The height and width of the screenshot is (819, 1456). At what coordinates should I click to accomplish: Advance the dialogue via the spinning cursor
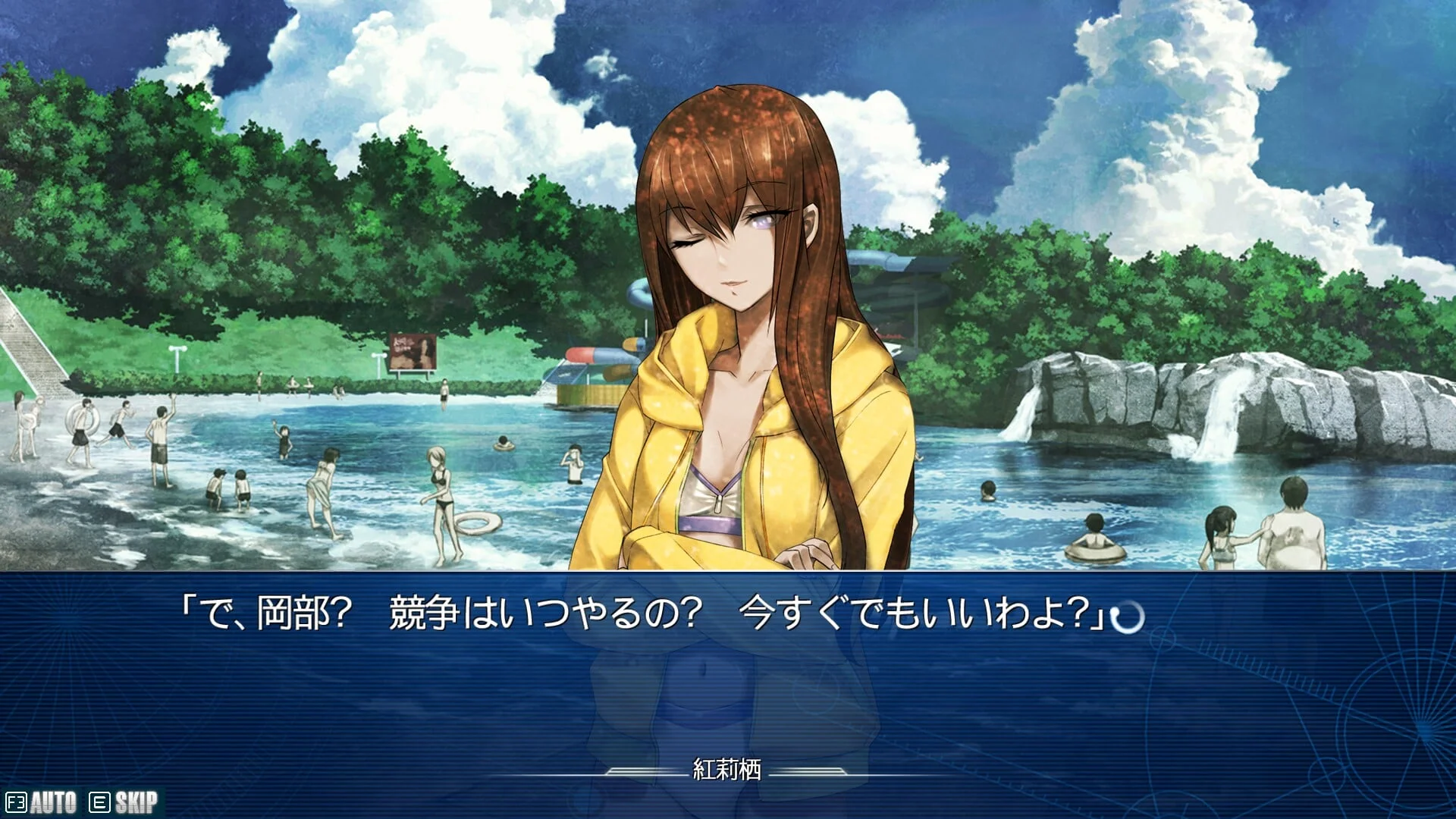click(1127, 617)
